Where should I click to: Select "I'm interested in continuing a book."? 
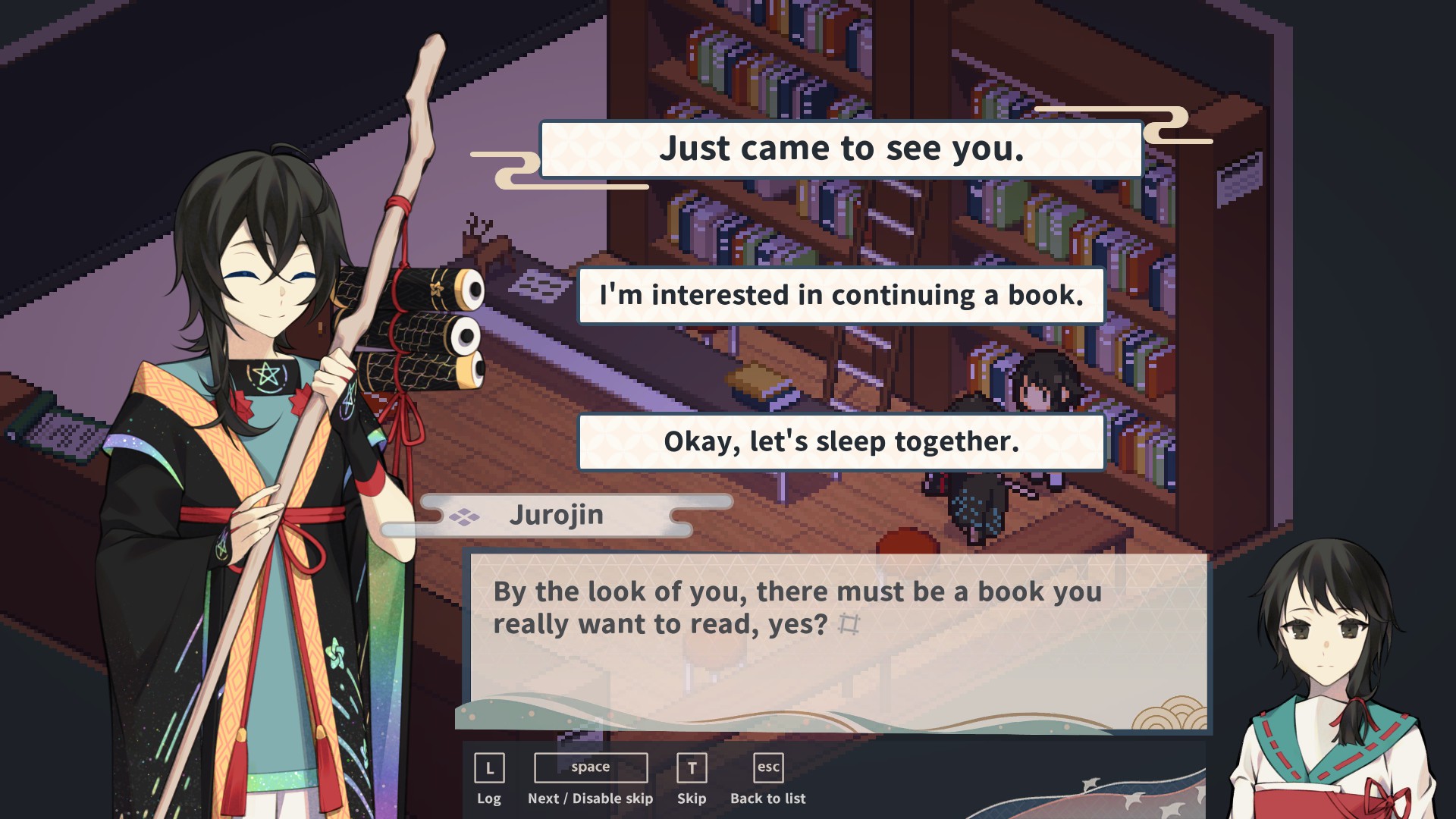tap(840, 295)
